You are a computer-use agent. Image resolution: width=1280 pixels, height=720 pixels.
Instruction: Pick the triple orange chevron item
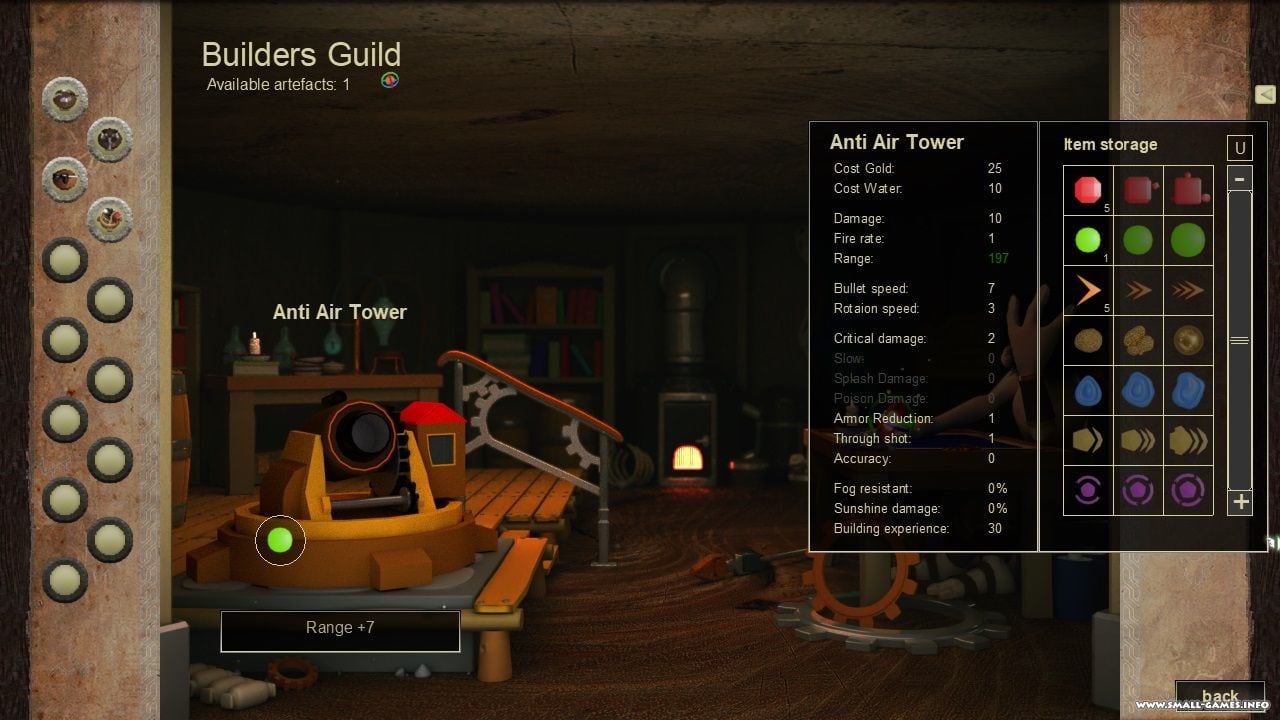coord(1188,290)
